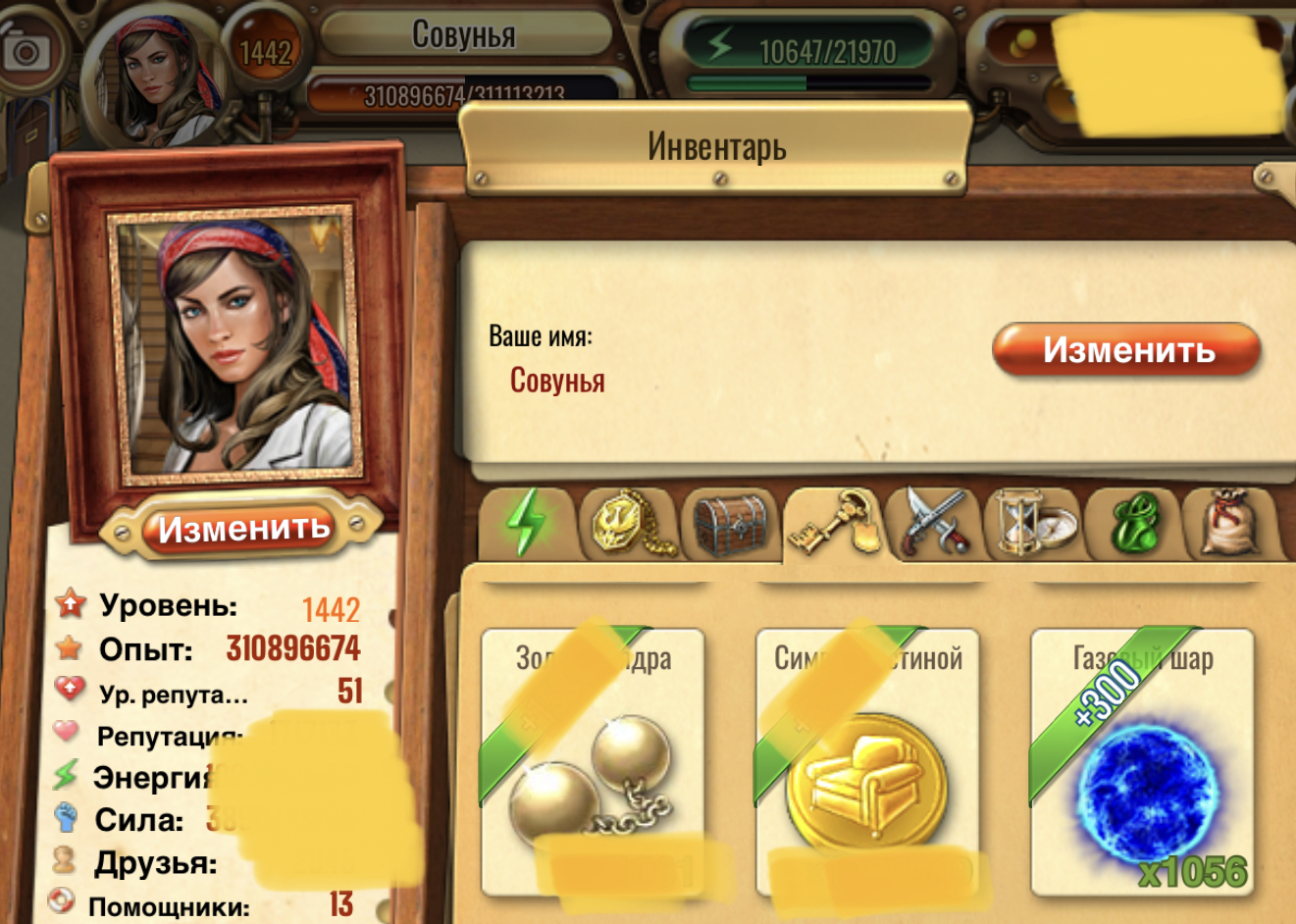Select the golden balls and chain item card

pos(593,762)
